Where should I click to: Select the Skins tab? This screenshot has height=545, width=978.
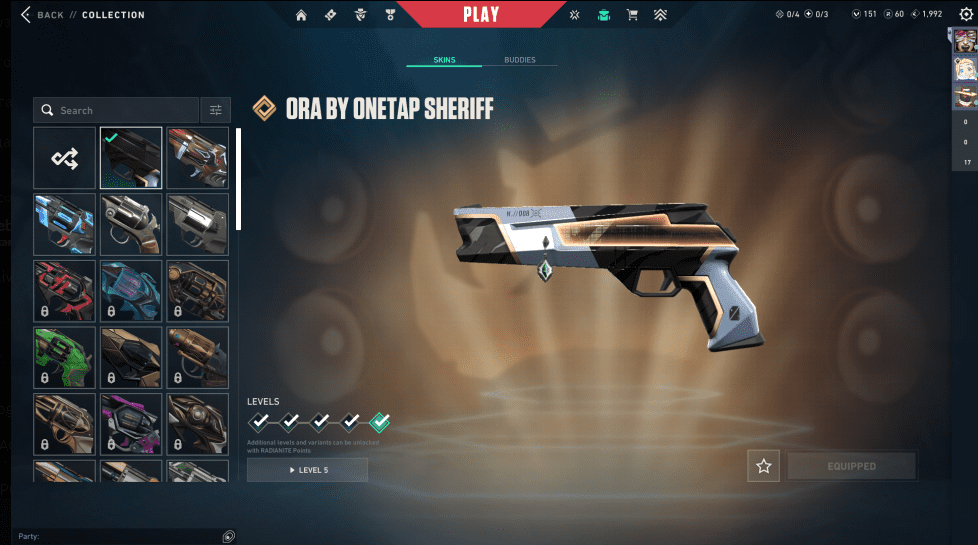click(x=444, y=60)
